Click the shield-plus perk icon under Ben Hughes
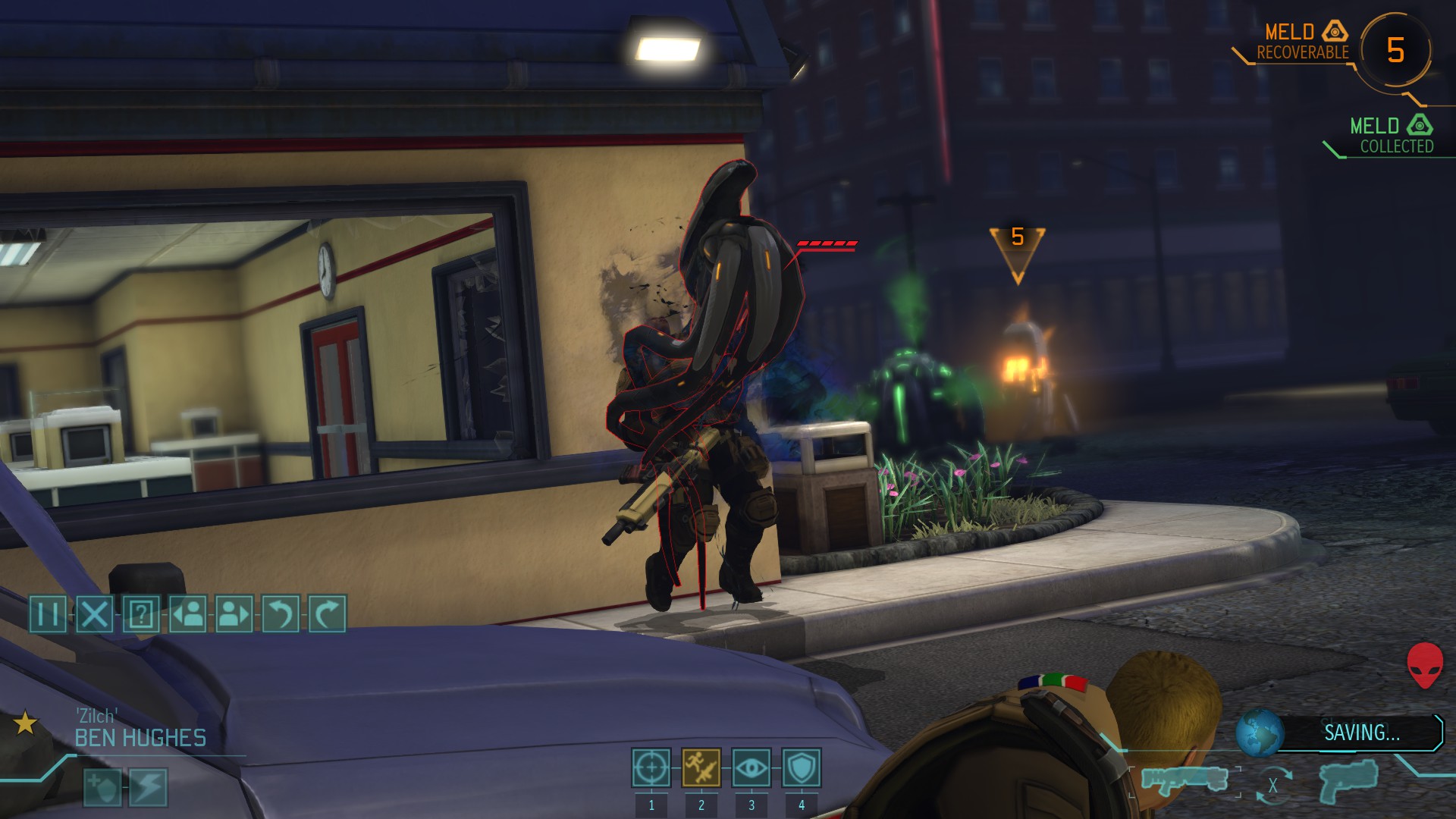 coord(102,787)
